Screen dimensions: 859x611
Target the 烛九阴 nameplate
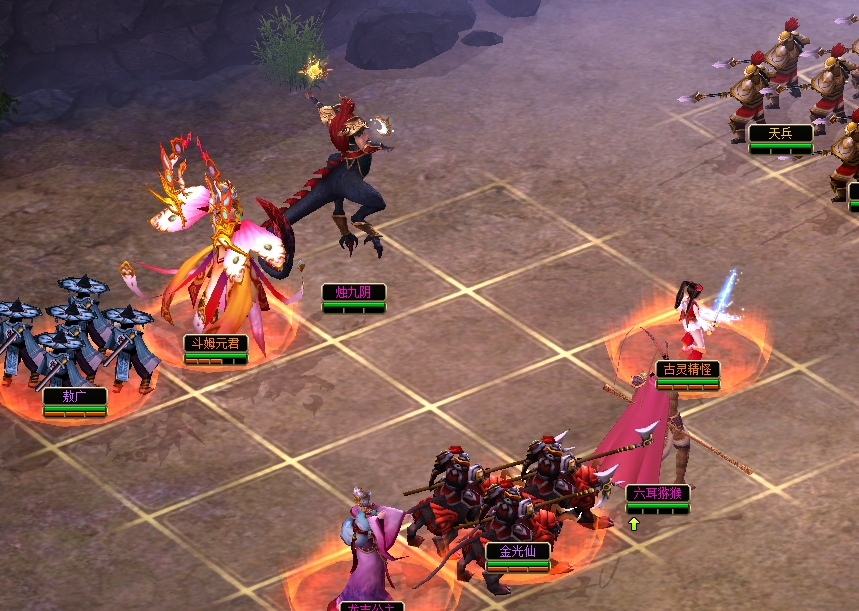pos(353,292)
